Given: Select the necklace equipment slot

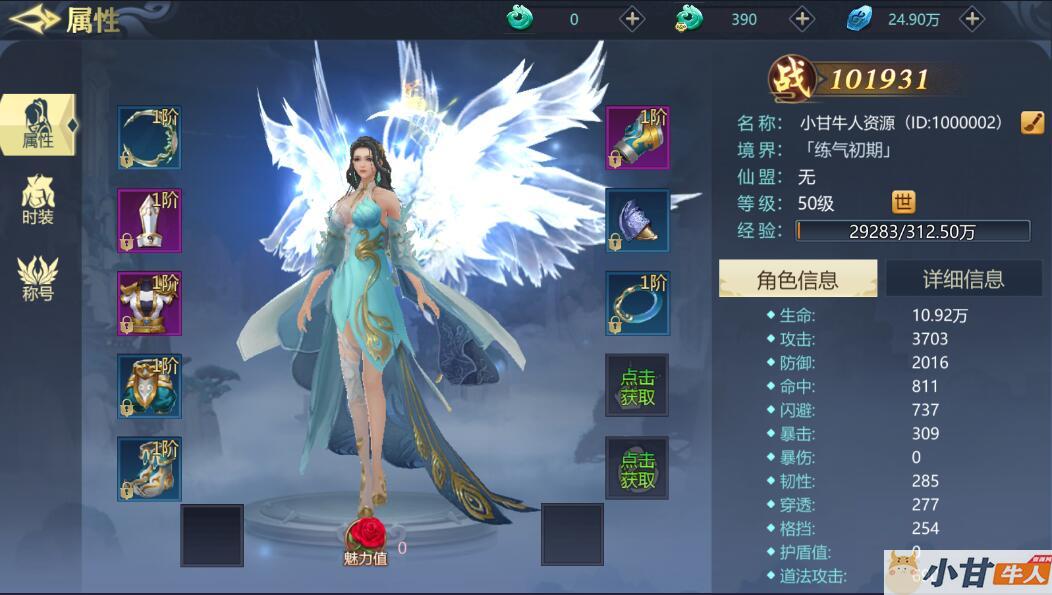Looking at the screenshot, I should pos(149,138).
